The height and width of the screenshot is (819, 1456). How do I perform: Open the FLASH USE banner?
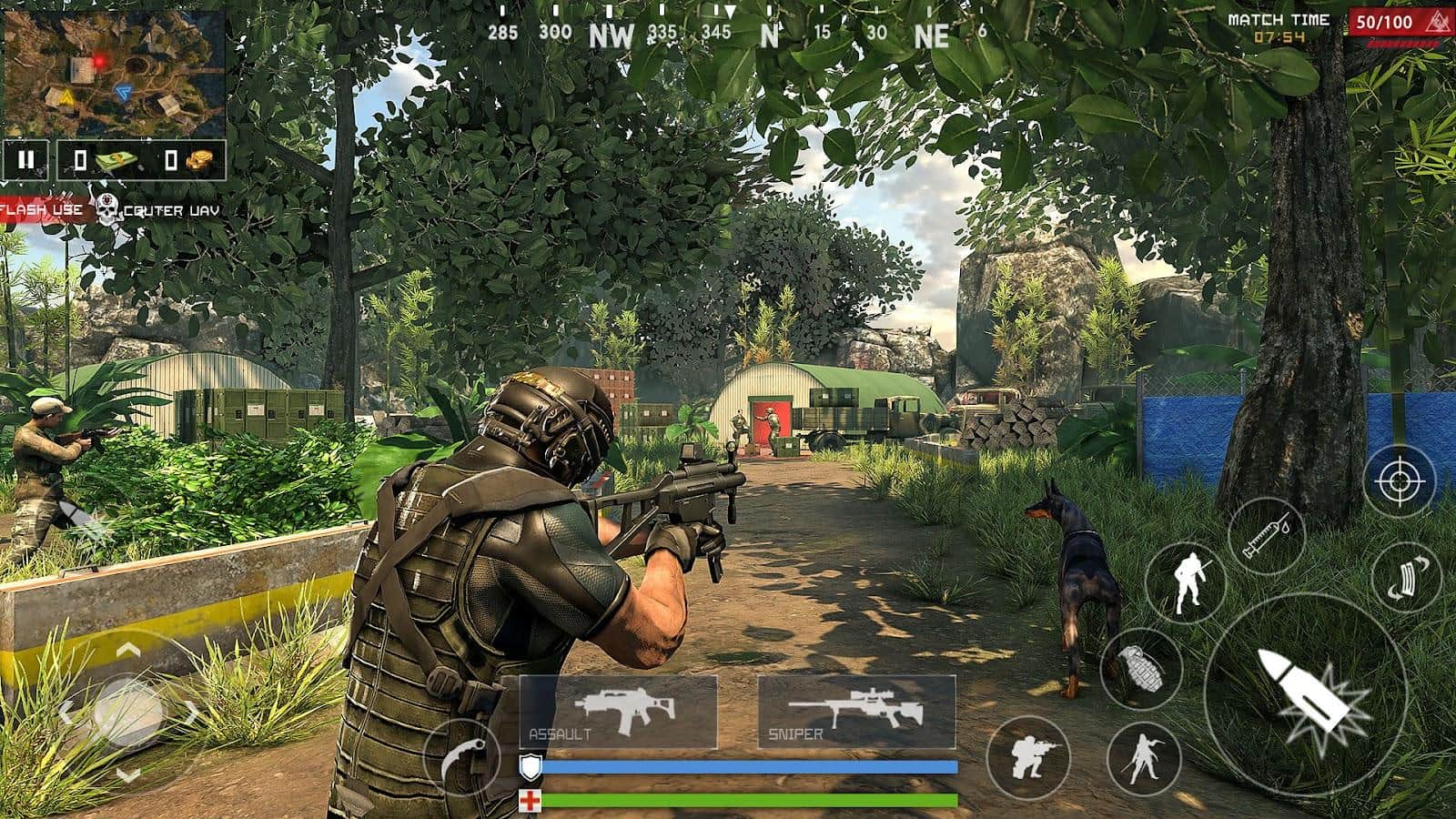tap(43, 209)
